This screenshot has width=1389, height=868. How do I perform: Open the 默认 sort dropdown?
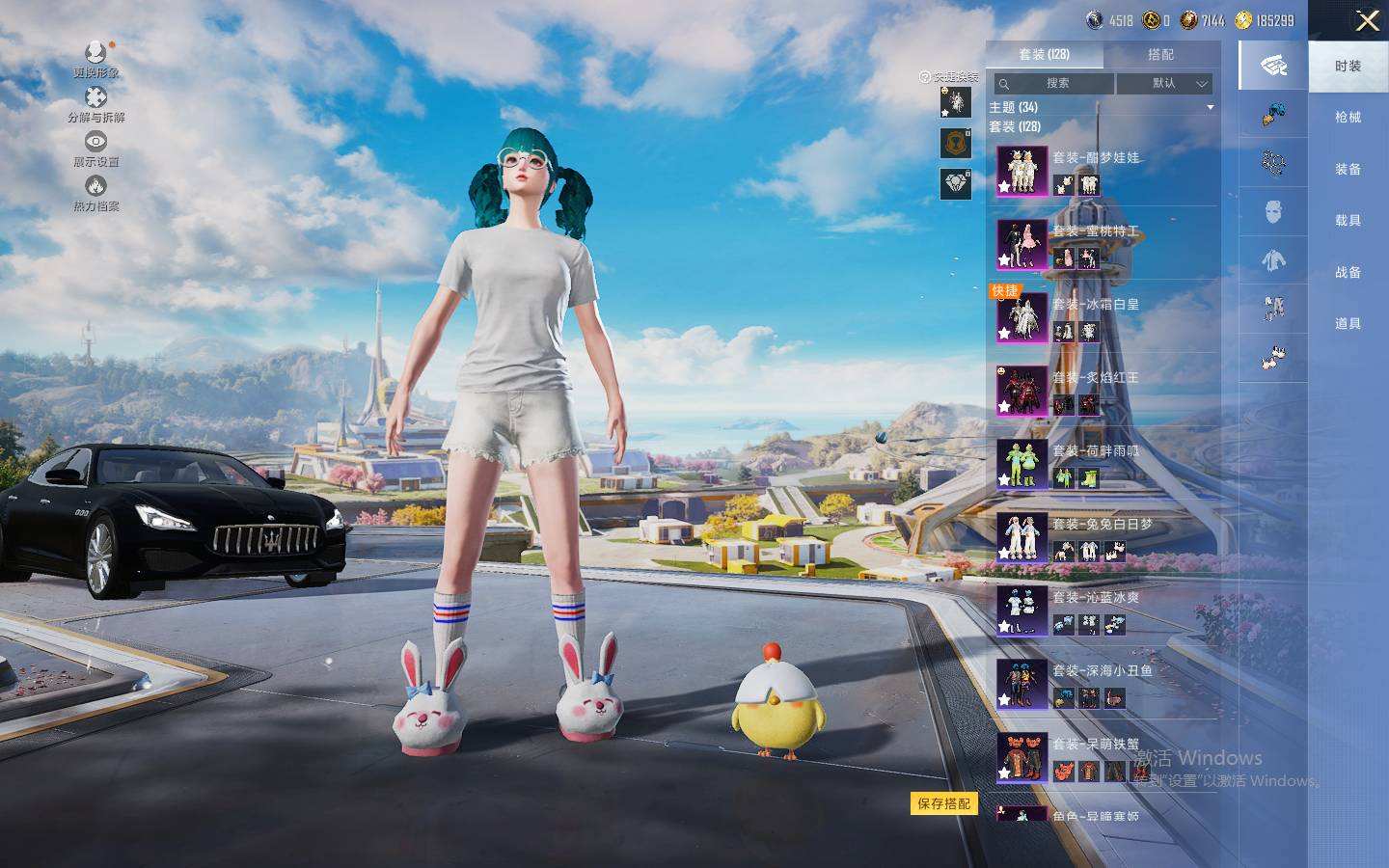click(1164, 84)
